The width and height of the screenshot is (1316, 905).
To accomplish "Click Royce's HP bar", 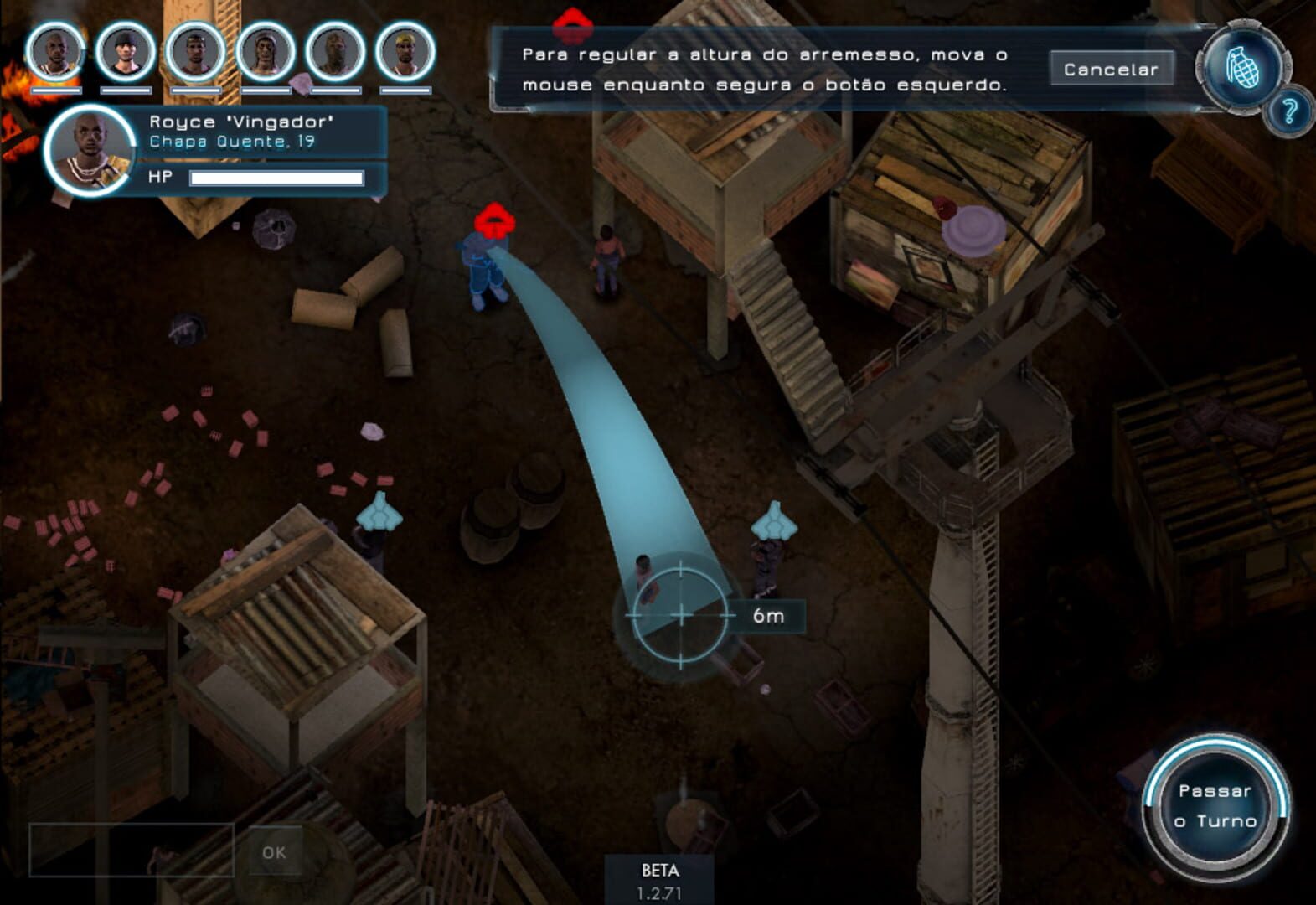I will [x=276, y=178].
